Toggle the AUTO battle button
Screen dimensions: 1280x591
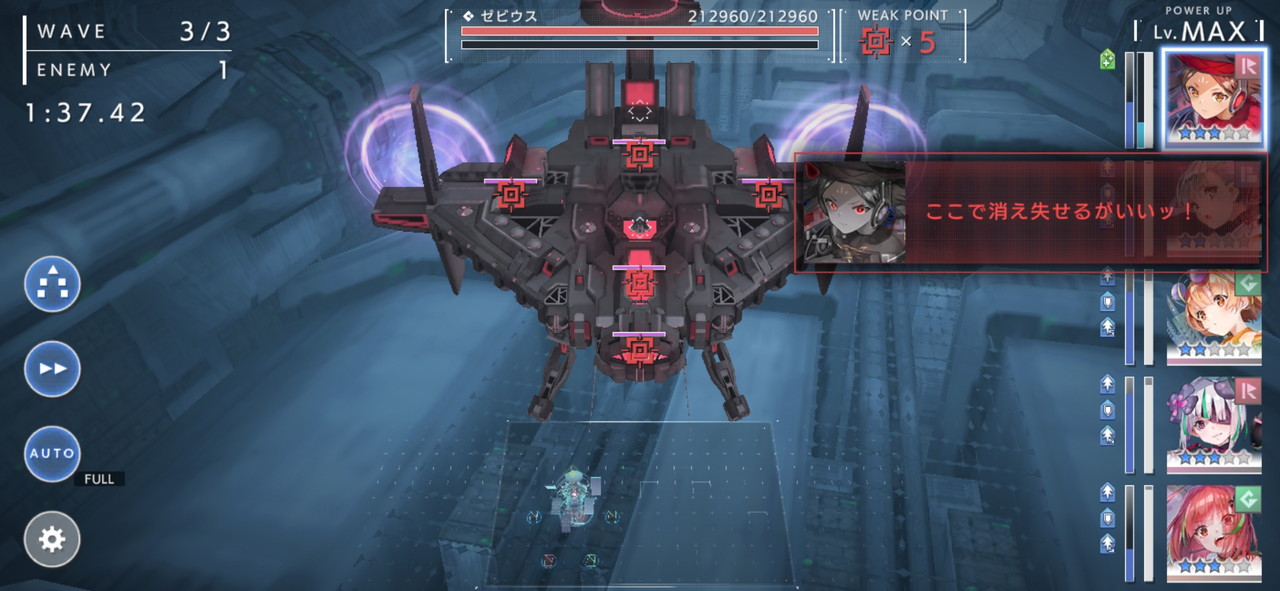[52, 454]
